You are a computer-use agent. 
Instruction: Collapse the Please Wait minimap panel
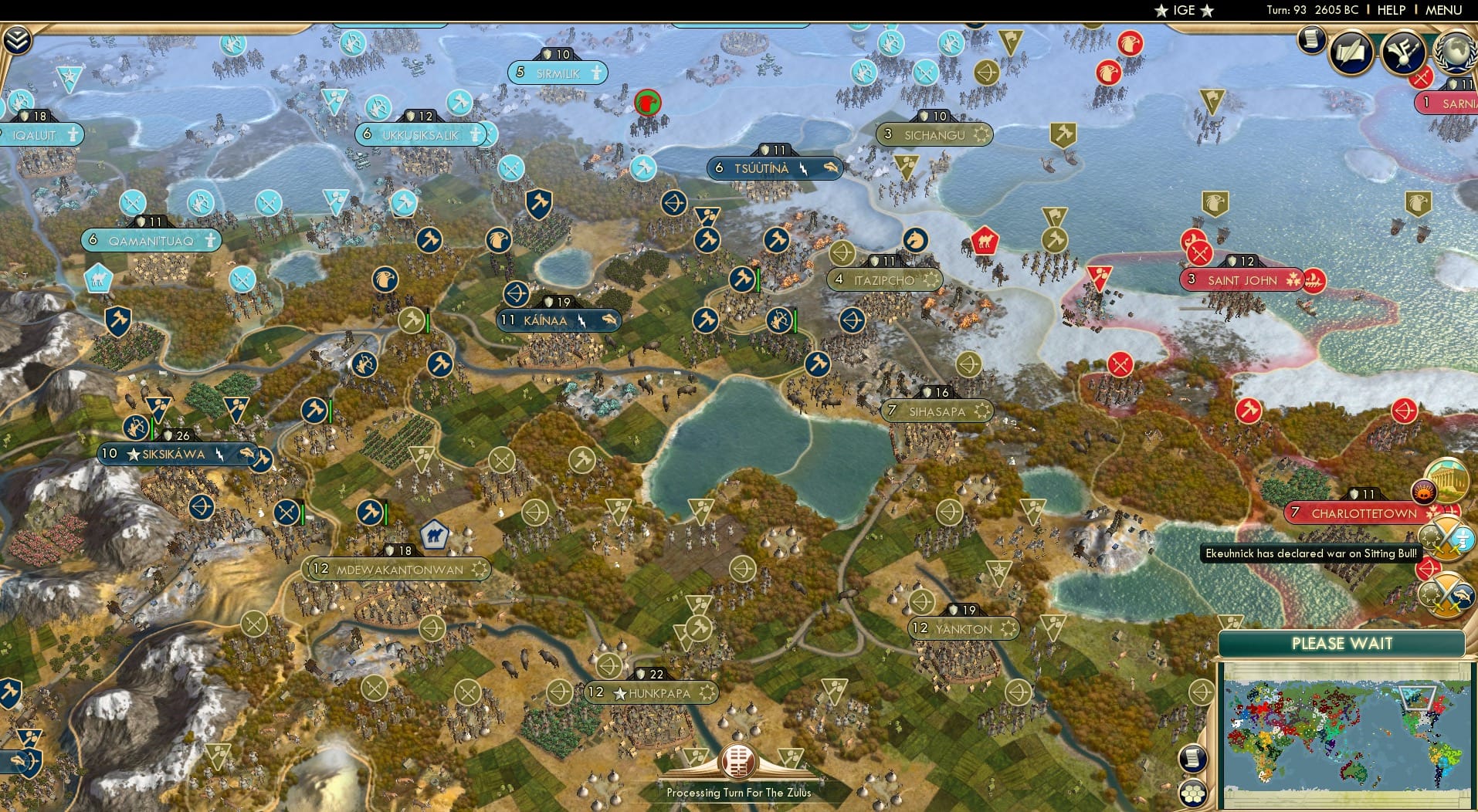(x=1343, y=643)
